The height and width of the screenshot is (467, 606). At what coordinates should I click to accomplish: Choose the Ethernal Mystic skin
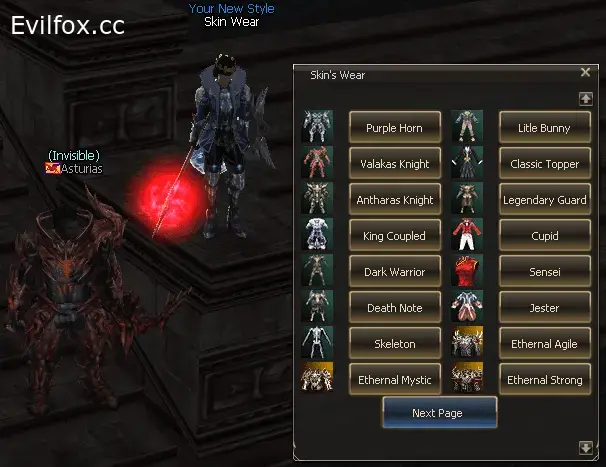(394, 380)
